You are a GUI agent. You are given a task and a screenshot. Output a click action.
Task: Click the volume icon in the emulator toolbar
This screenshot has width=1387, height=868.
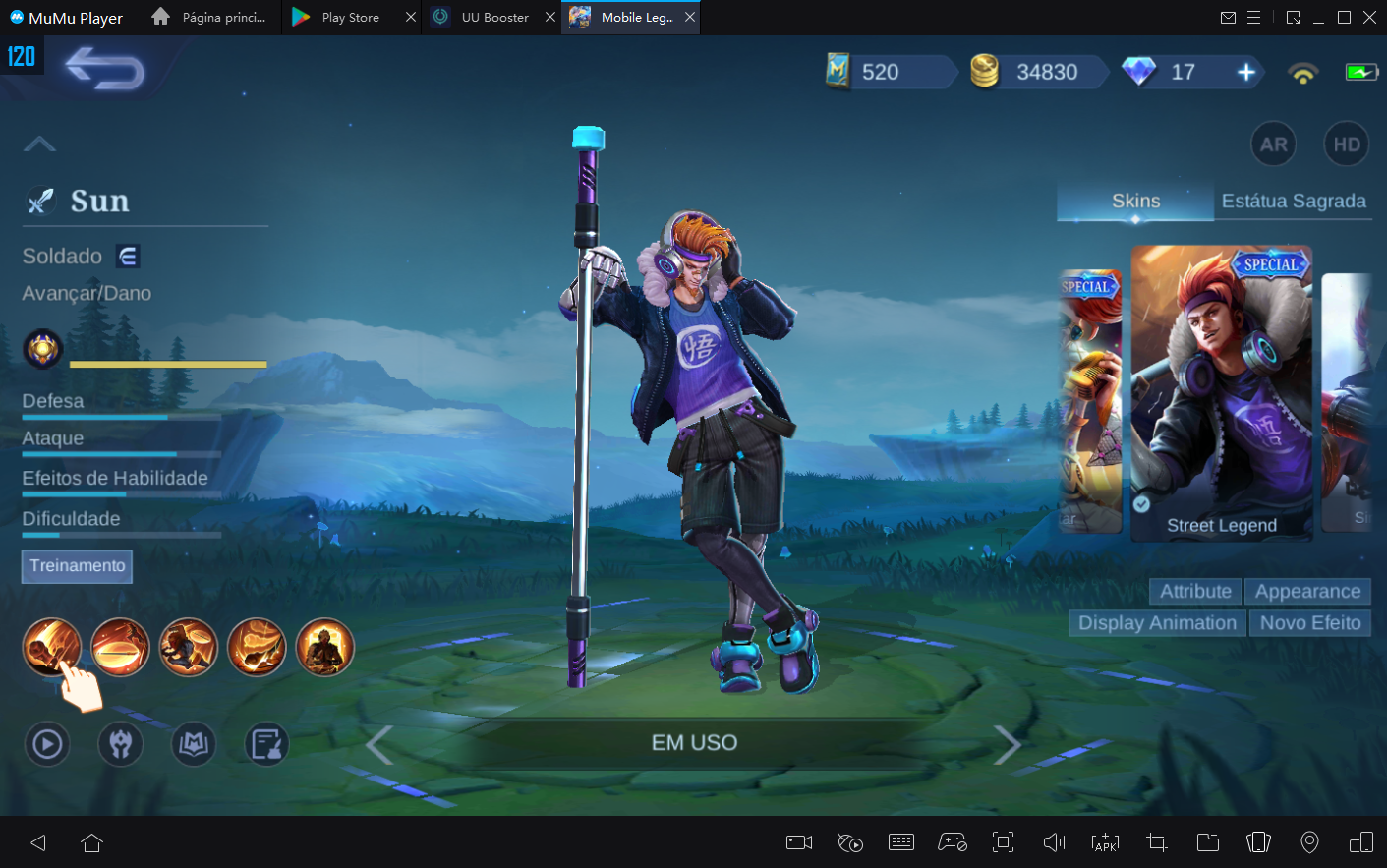(x=1054, y=842)
